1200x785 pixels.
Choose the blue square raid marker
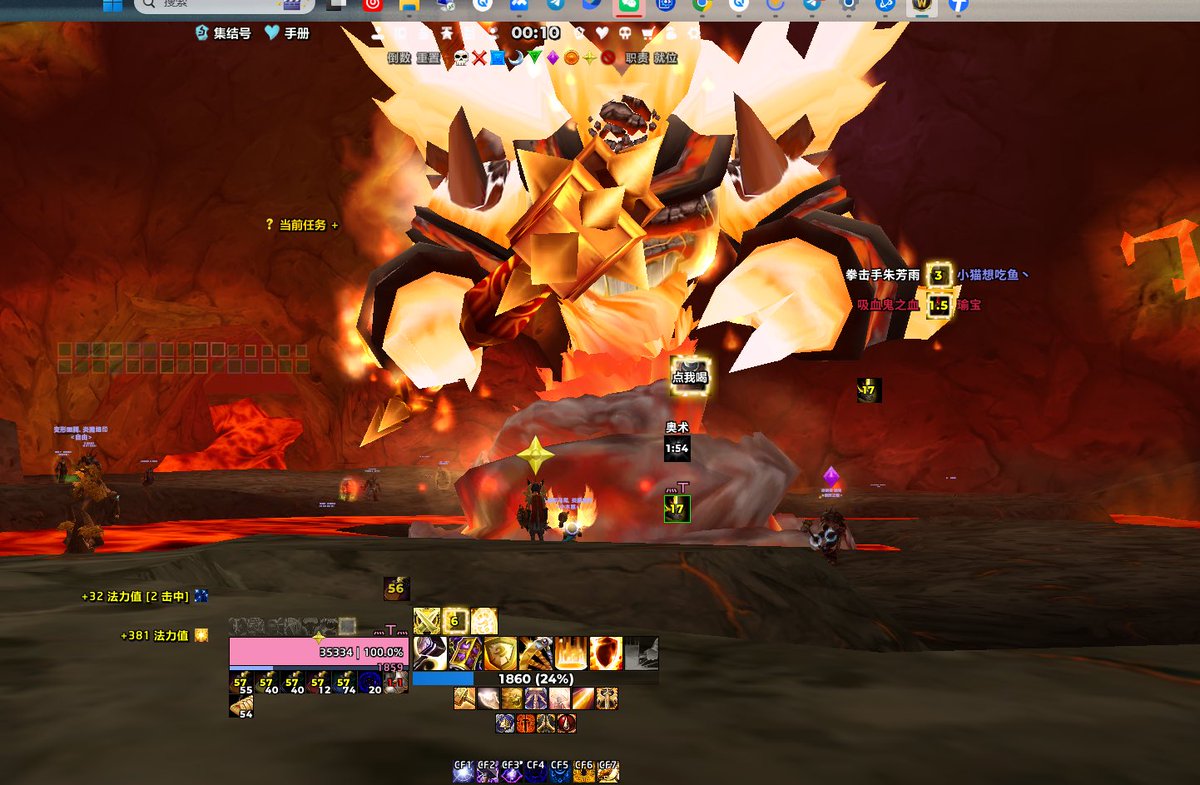coord(497,58)
